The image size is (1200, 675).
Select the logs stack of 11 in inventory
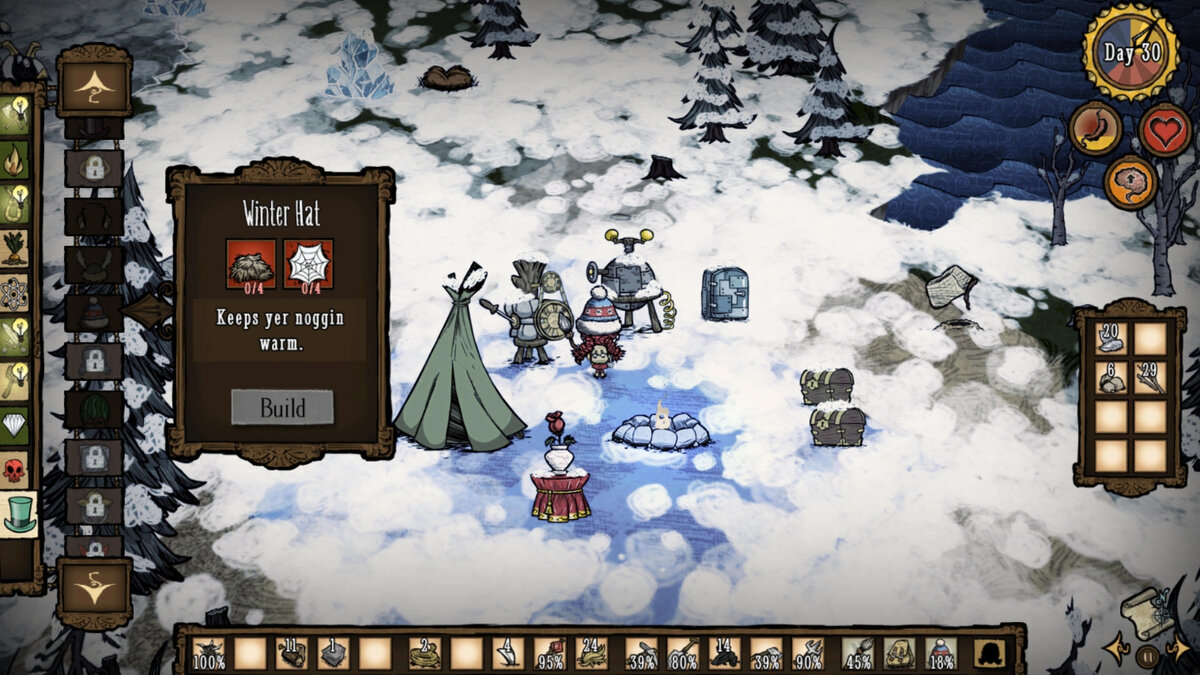[292, 654]
